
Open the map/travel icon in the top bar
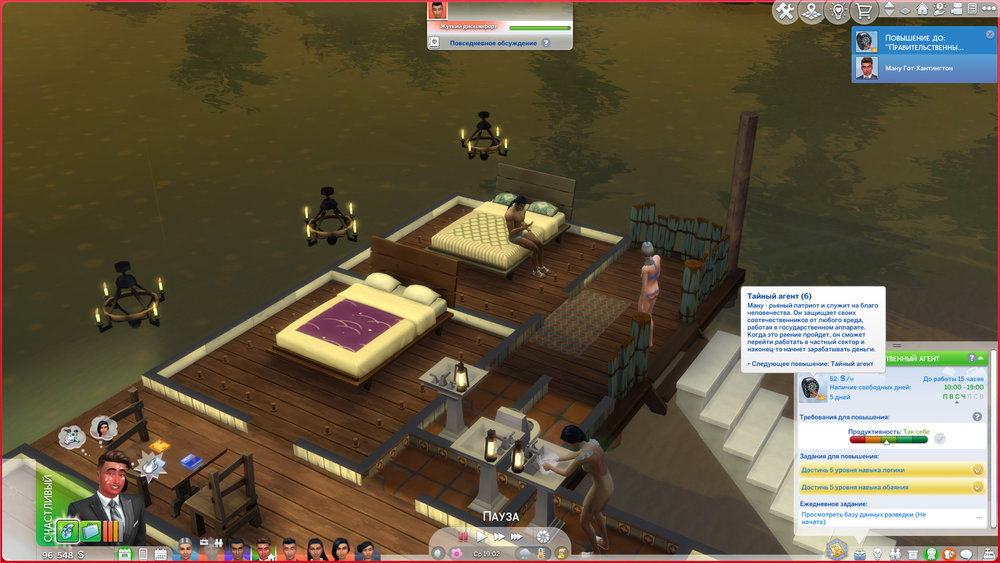click(811, 11)
